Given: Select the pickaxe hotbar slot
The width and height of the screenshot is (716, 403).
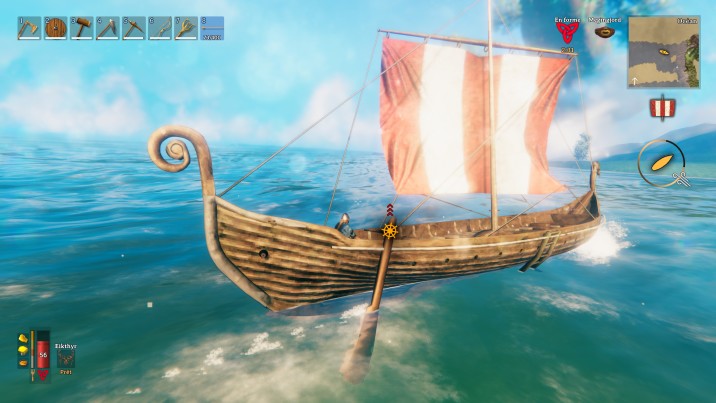Looking at the screenshot, I should pos(133,28).
